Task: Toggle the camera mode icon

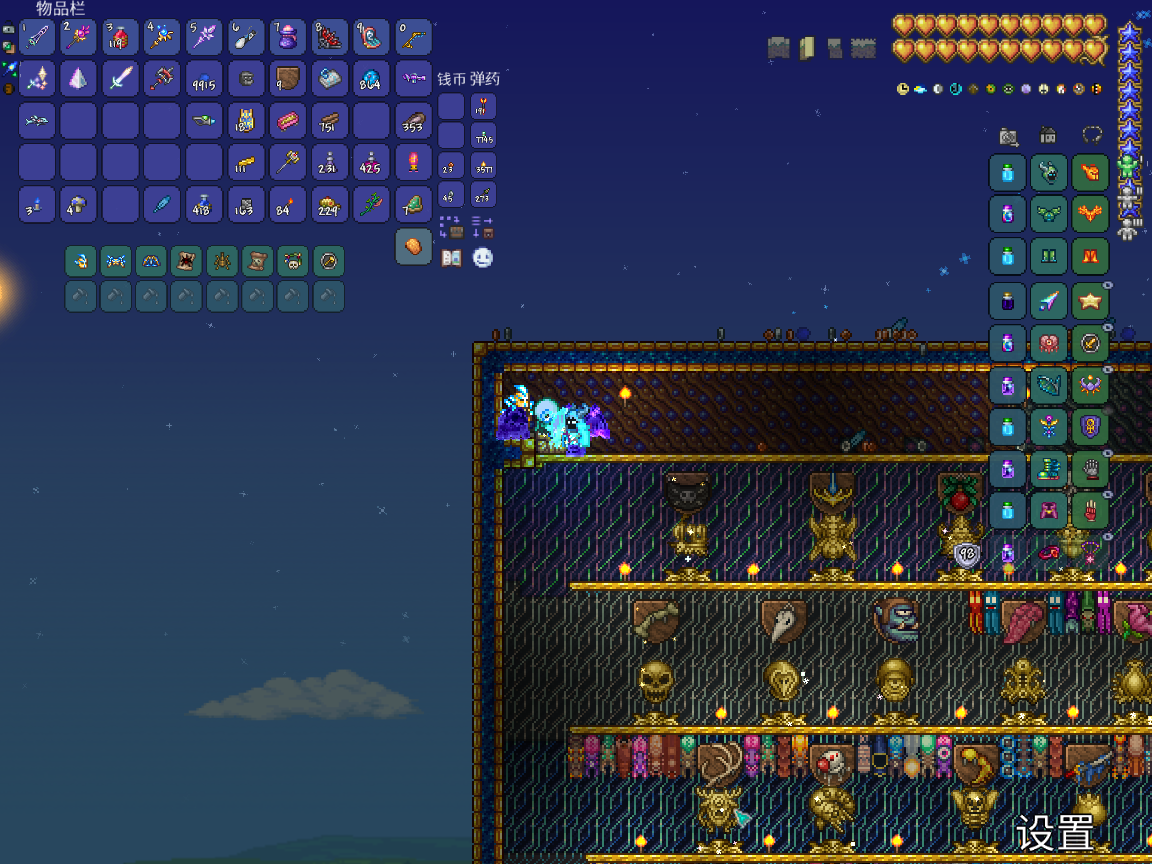Action: point(1009,136)
